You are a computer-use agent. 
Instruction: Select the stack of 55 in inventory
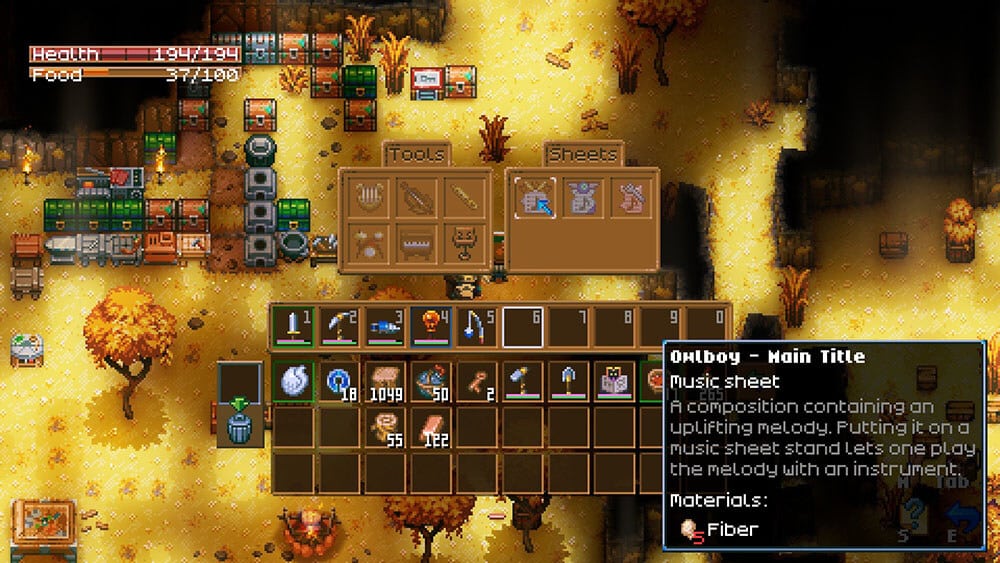click(385, 426)
